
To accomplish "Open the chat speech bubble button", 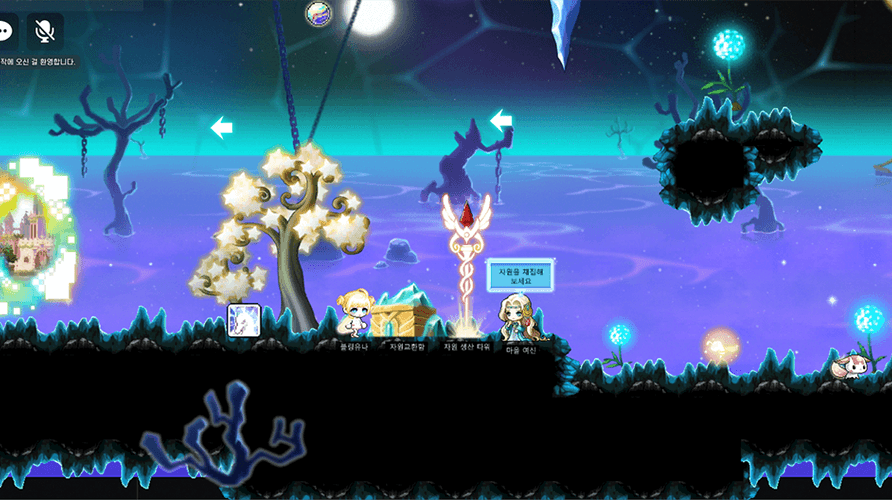I will [x=6, y=31].
